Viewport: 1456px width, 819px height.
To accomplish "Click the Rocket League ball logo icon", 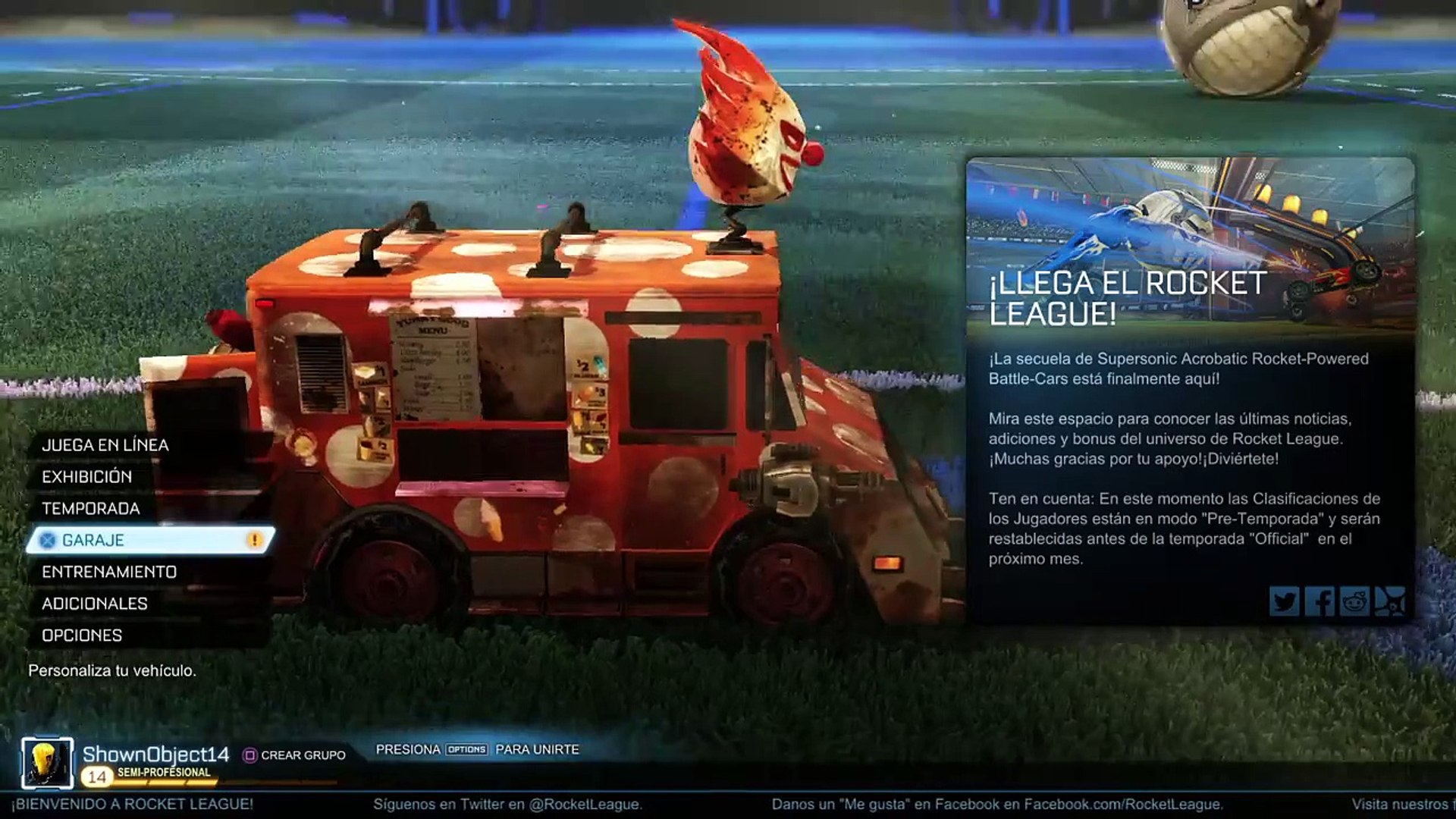I will 1389,602.
